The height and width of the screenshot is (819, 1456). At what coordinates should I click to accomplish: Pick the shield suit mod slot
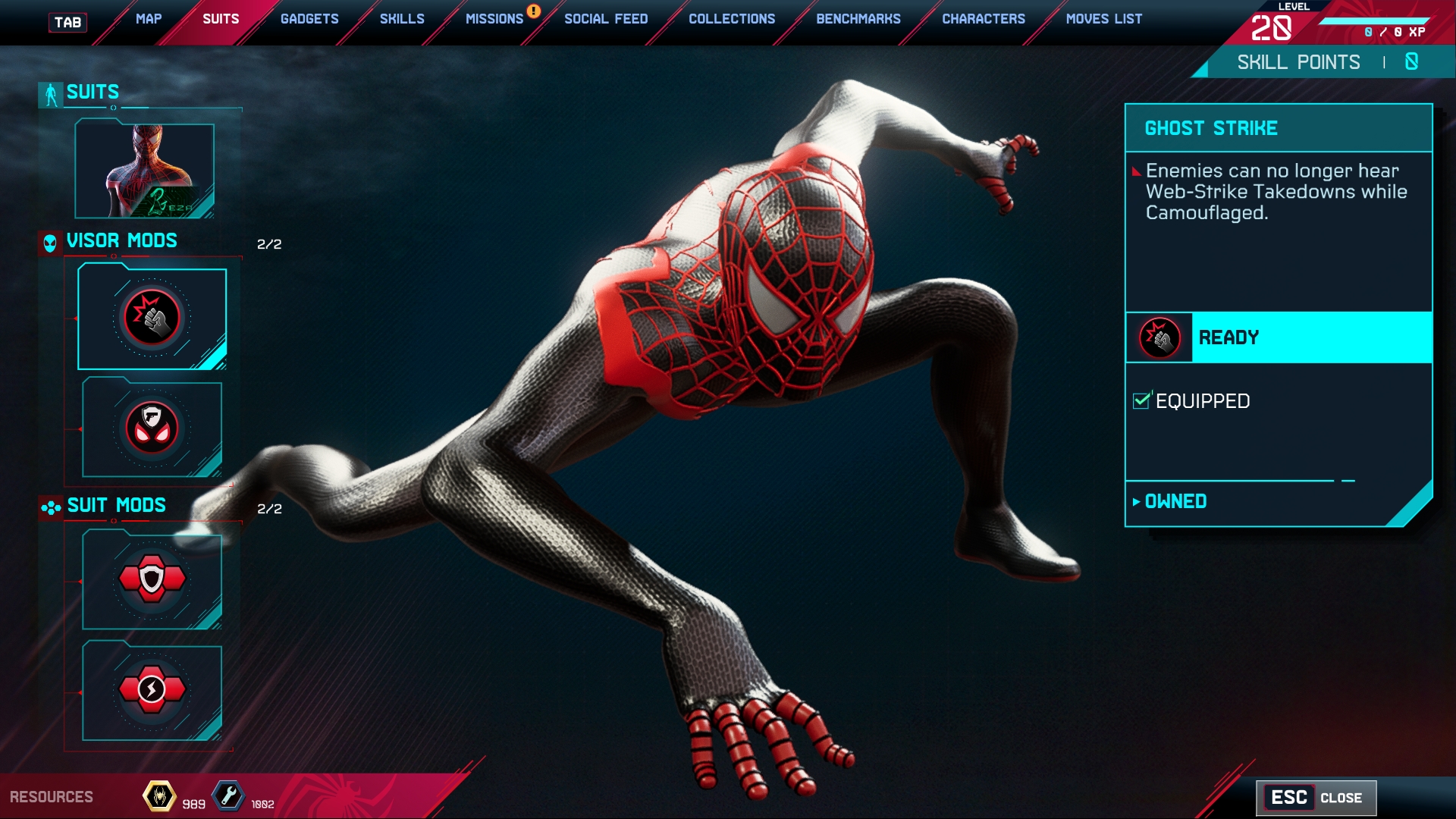[x=152, y=580]
